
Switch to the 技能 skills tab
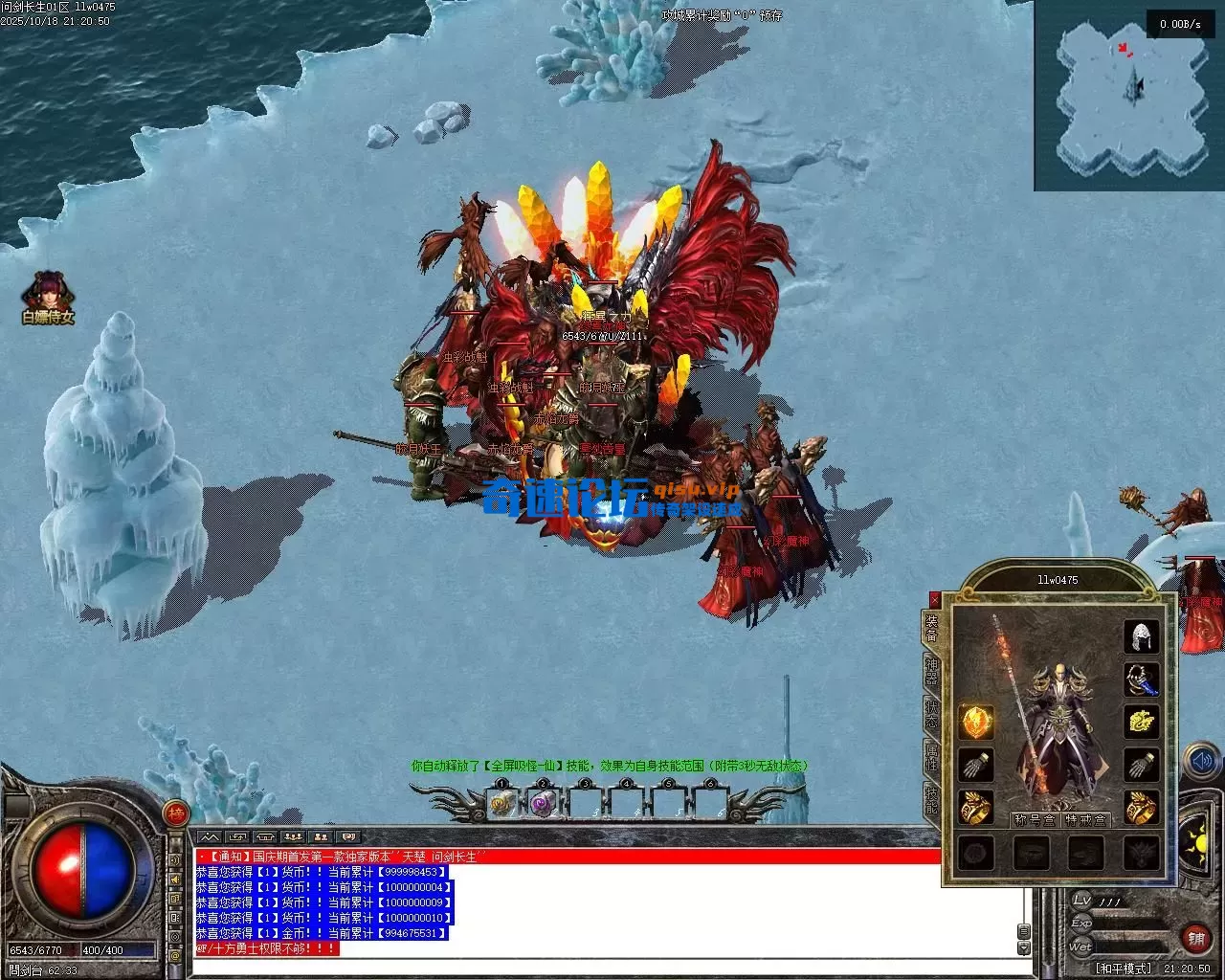click(x=931, y=798)
